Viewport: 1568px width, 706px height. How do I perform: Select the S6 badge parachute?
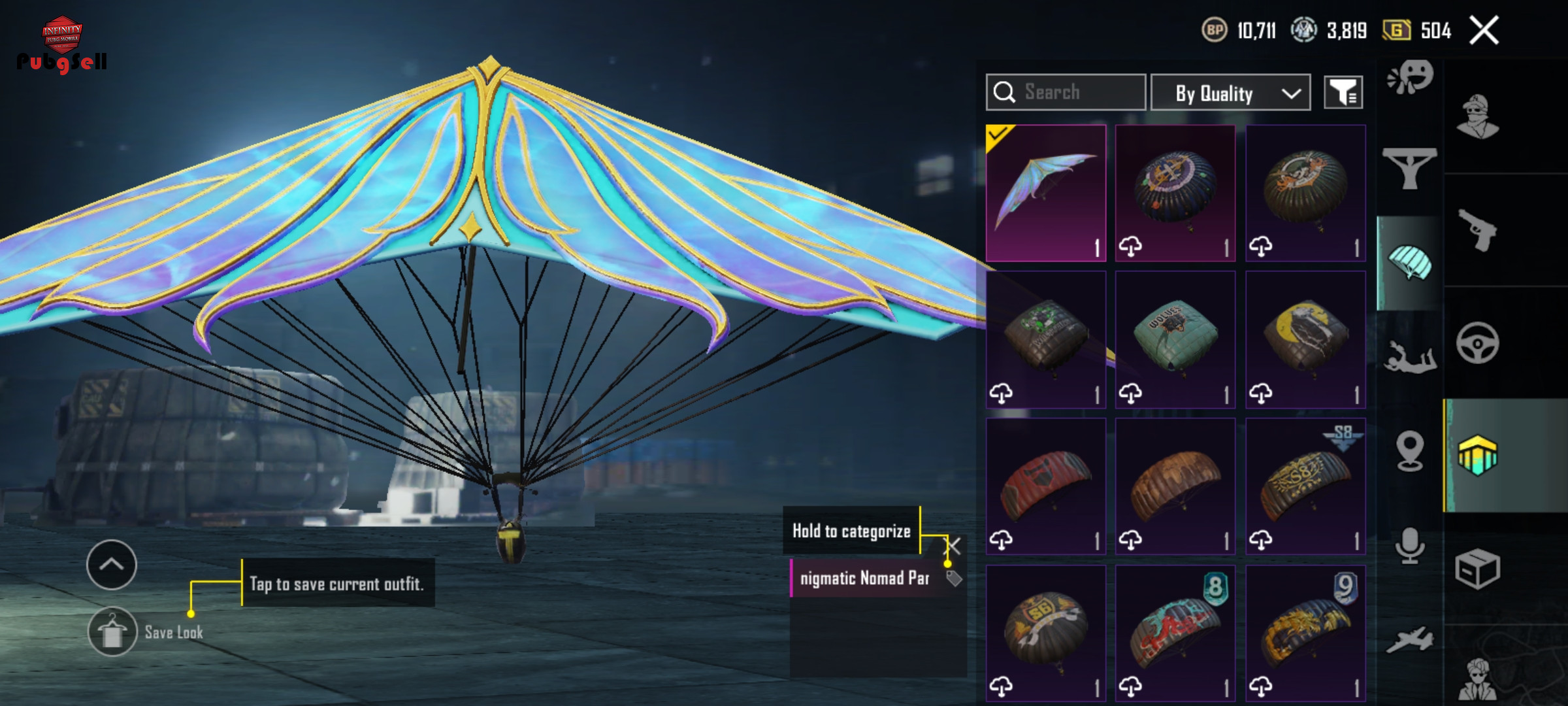(1046, 633)
